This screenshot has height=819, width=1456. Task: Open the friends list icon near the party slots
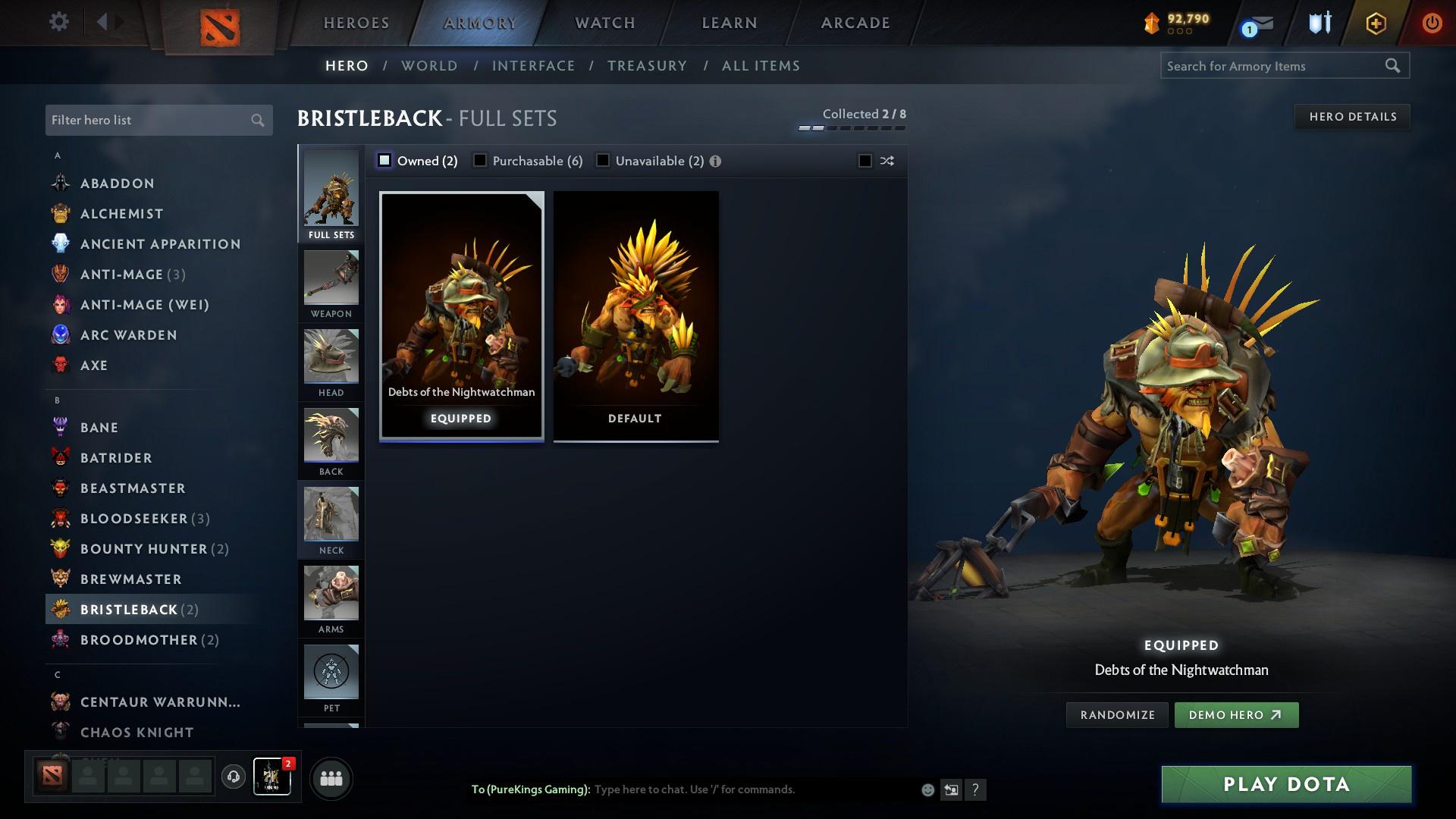tap(330, 777)
